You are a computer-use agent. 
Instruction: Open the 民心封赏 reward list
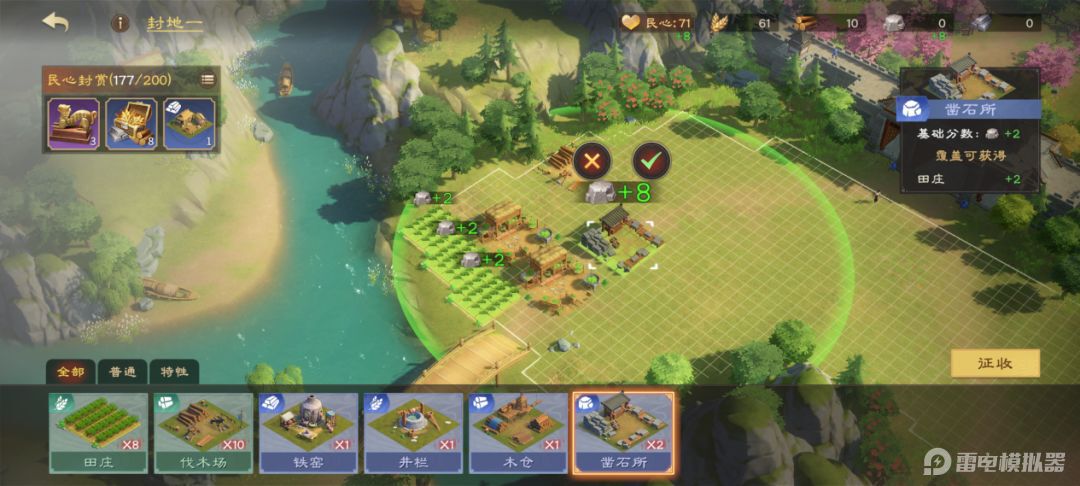click(x=208, y=79)
